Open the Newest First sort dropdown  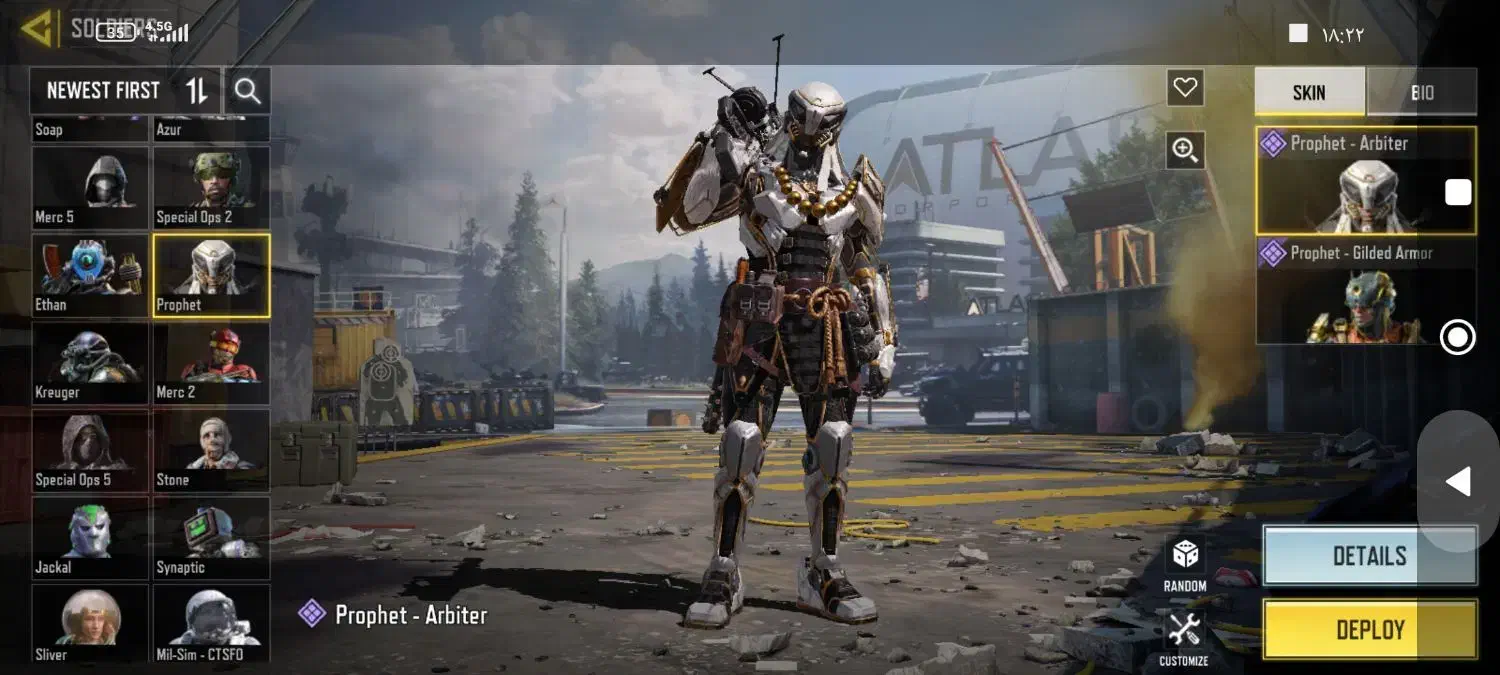(x=125, y=92)
